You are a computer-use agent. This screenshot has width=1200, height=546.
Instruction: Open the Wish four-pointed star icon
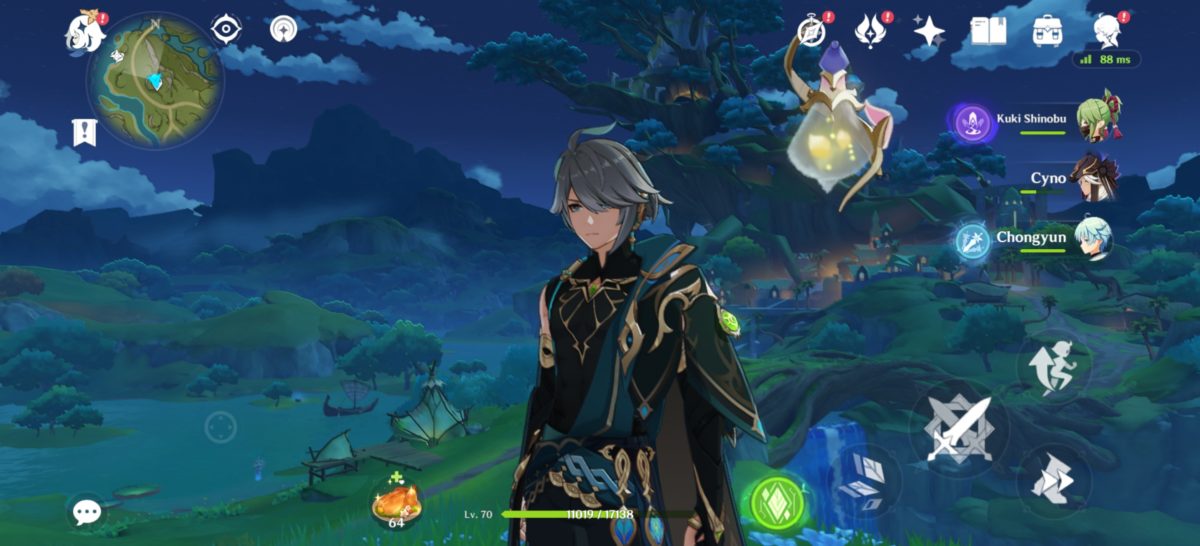(929, 31)
